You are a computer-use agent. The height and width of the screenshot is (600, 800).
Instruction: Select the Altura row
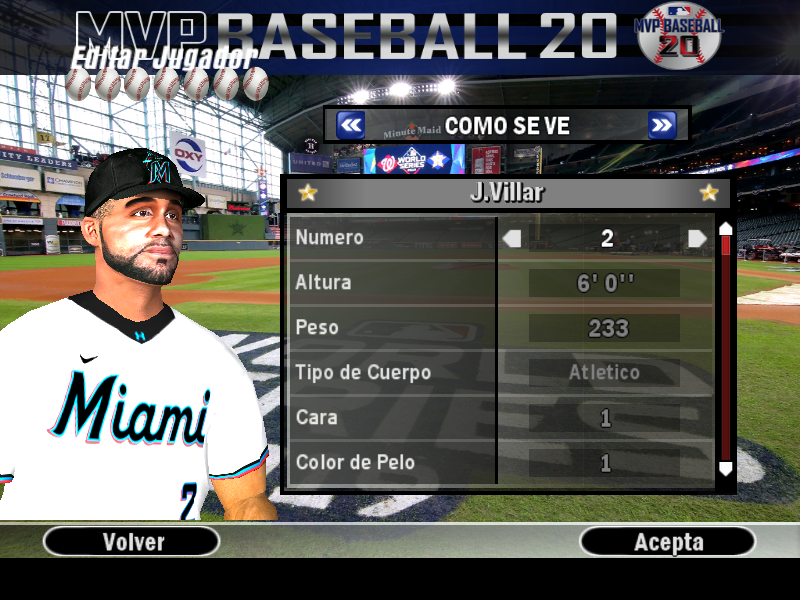coord(392,283)
